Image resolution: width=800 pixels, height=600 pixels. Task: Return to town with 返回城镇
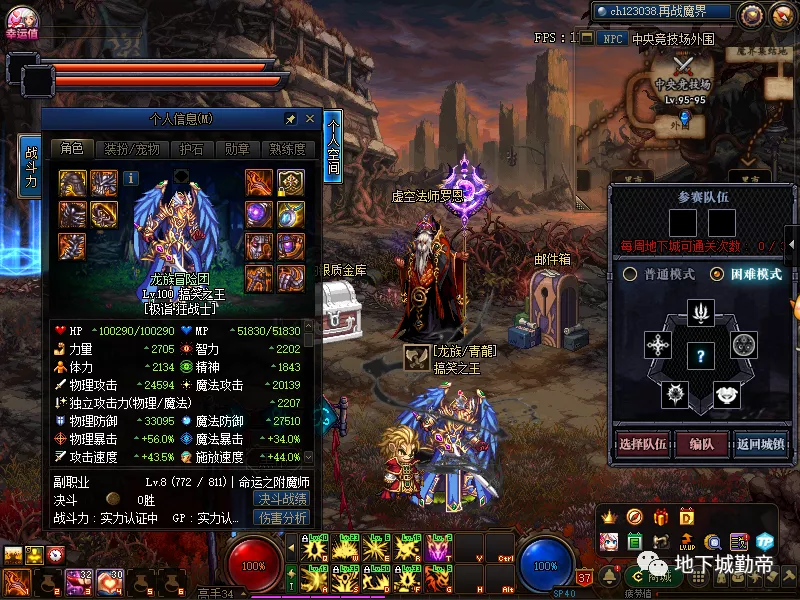point(761,444)
